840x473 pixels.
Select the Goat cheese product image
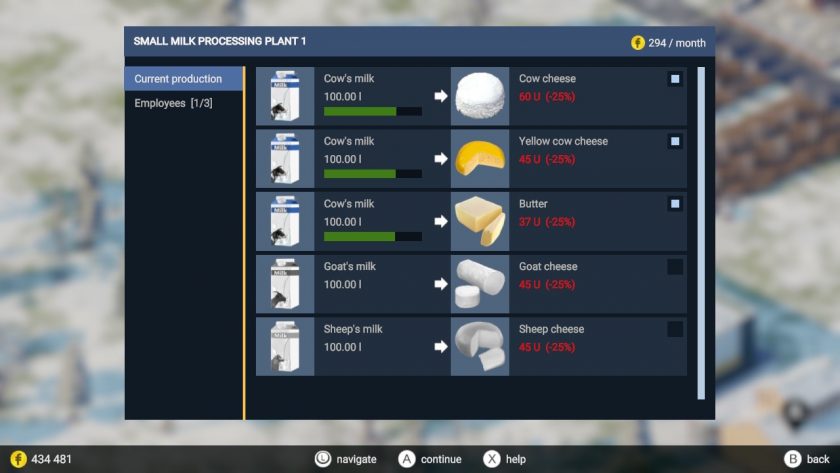[480, 284]
